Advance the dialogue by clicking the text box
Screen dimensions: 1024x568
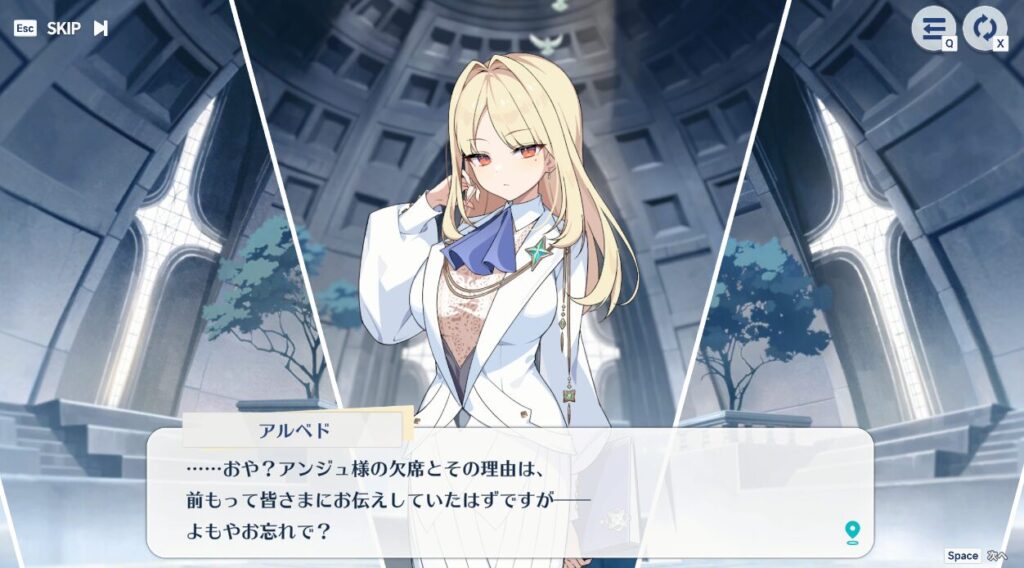pos(510,495)
